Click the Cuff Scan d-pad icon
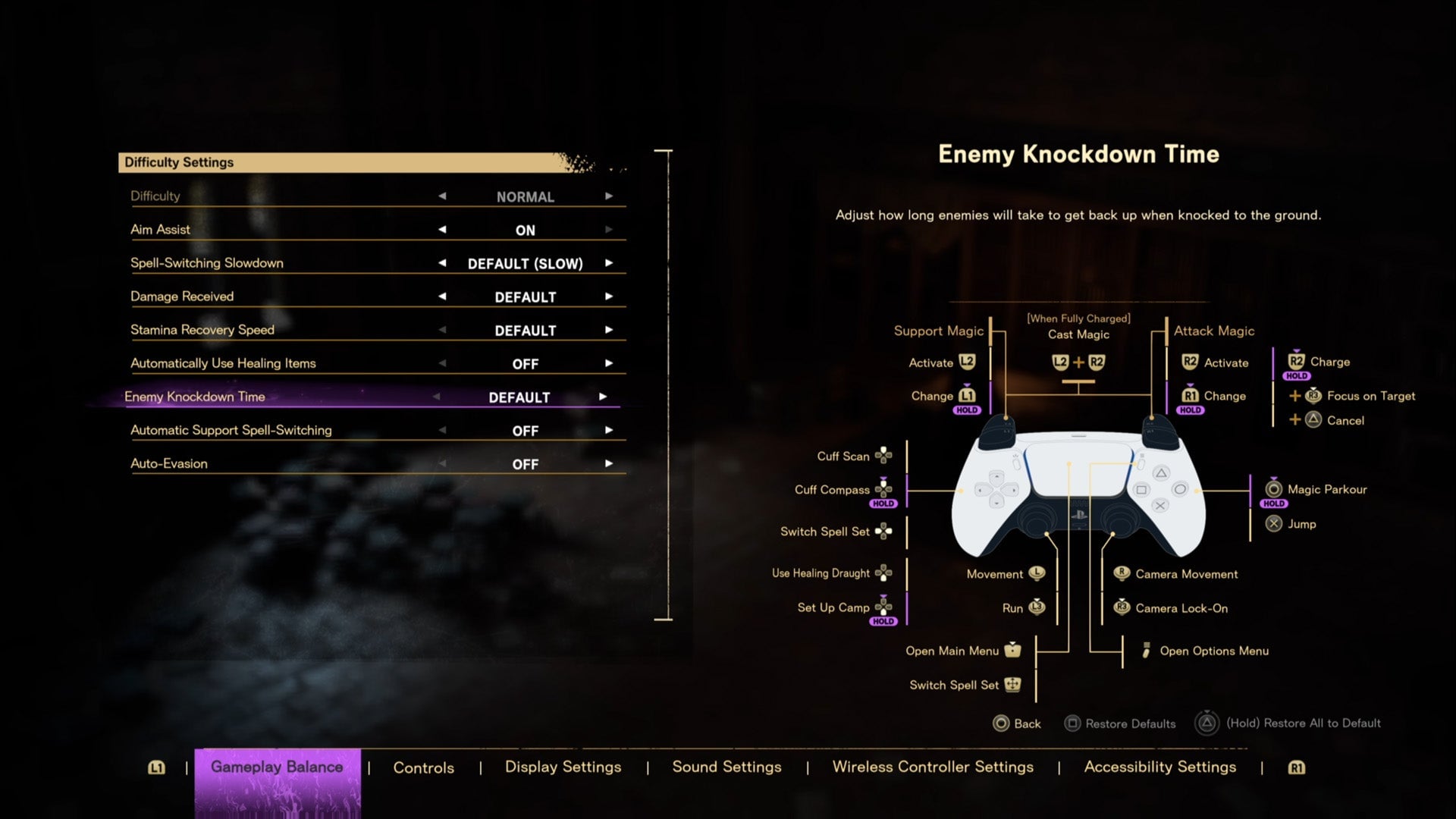 (x=885, y=456)
